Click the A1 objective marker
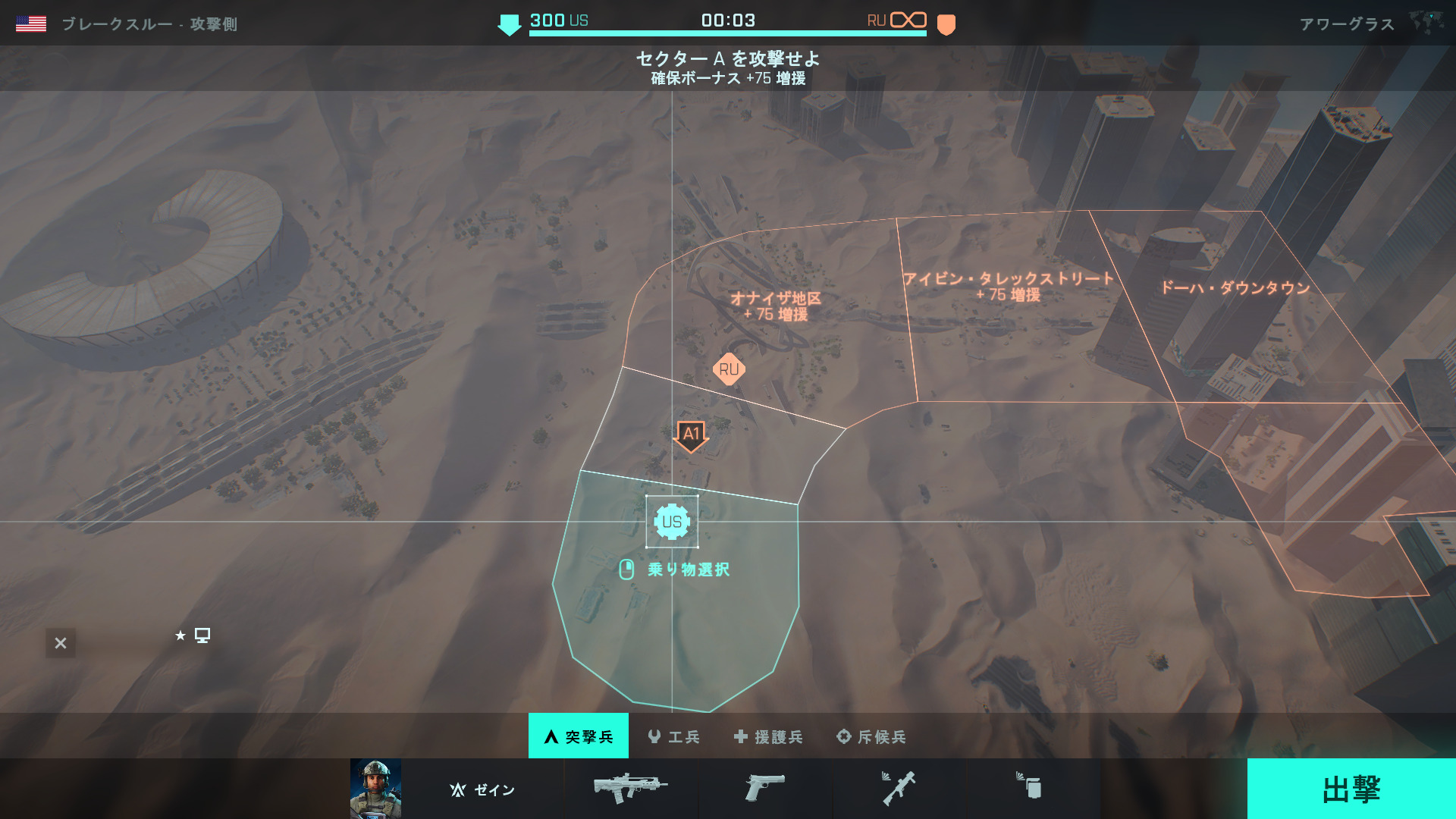The width and height of the screenshot is (1456, 819). tap(691, 435)
